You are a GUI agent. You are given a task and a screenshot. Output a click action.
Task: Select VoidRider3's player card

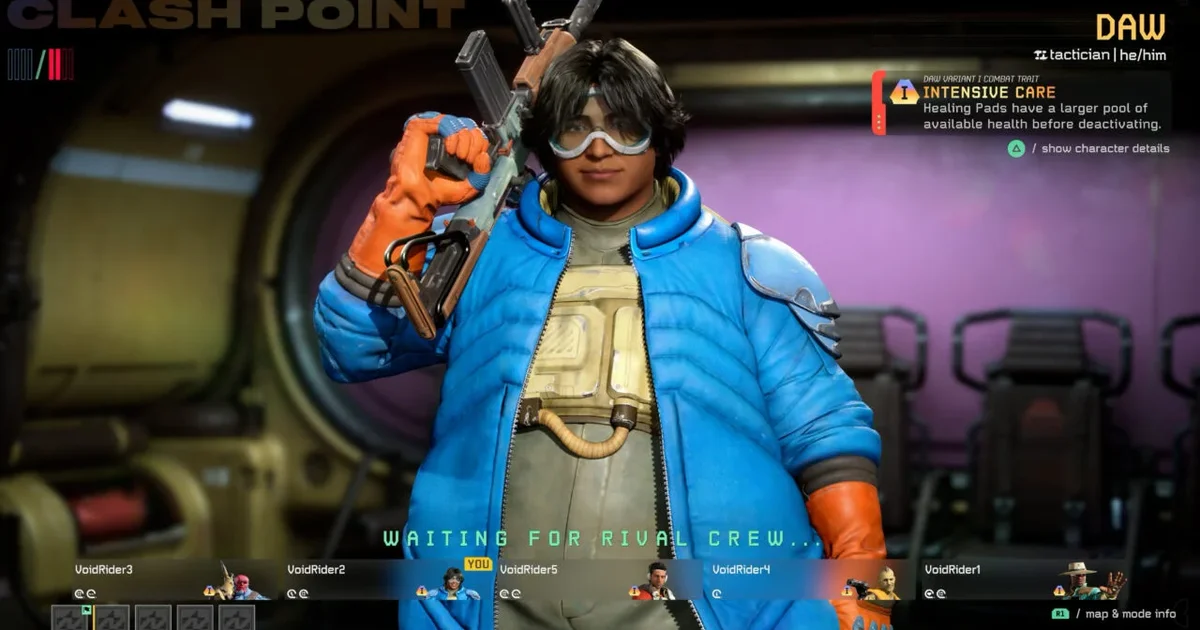(170, 580)
